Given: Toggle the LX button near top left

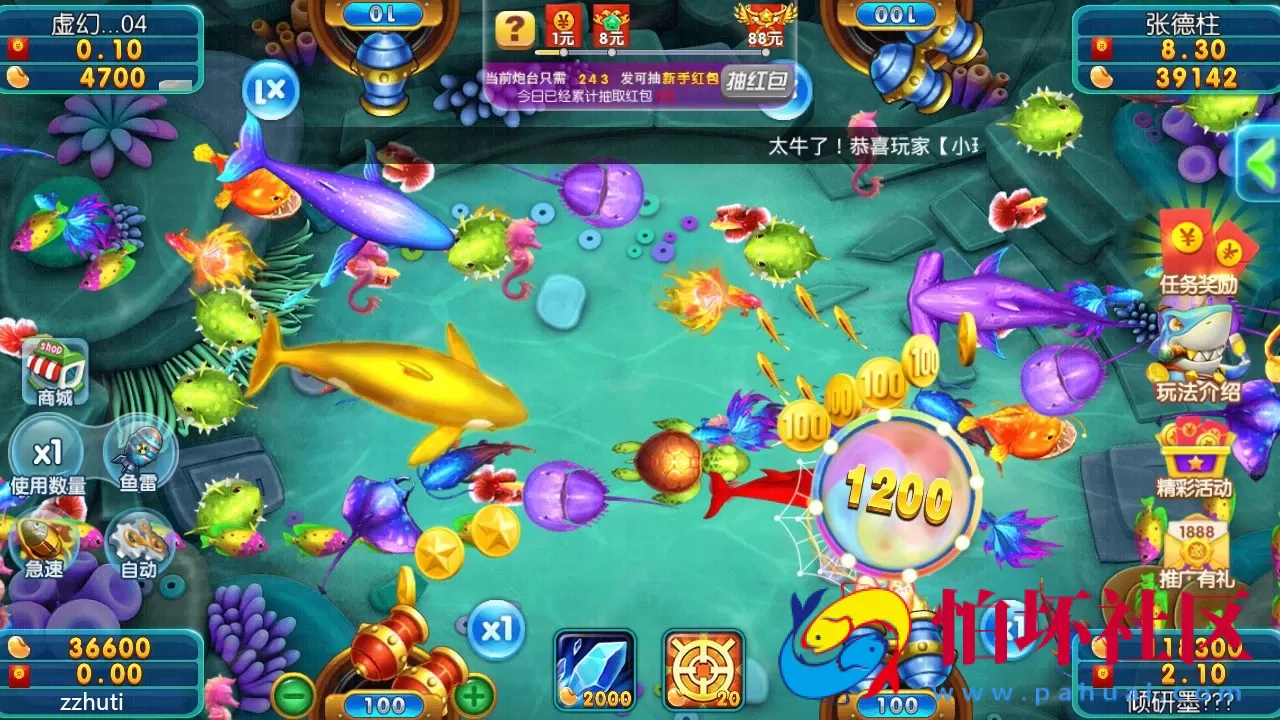Looking at the screenshot, I should coord(268,93).
